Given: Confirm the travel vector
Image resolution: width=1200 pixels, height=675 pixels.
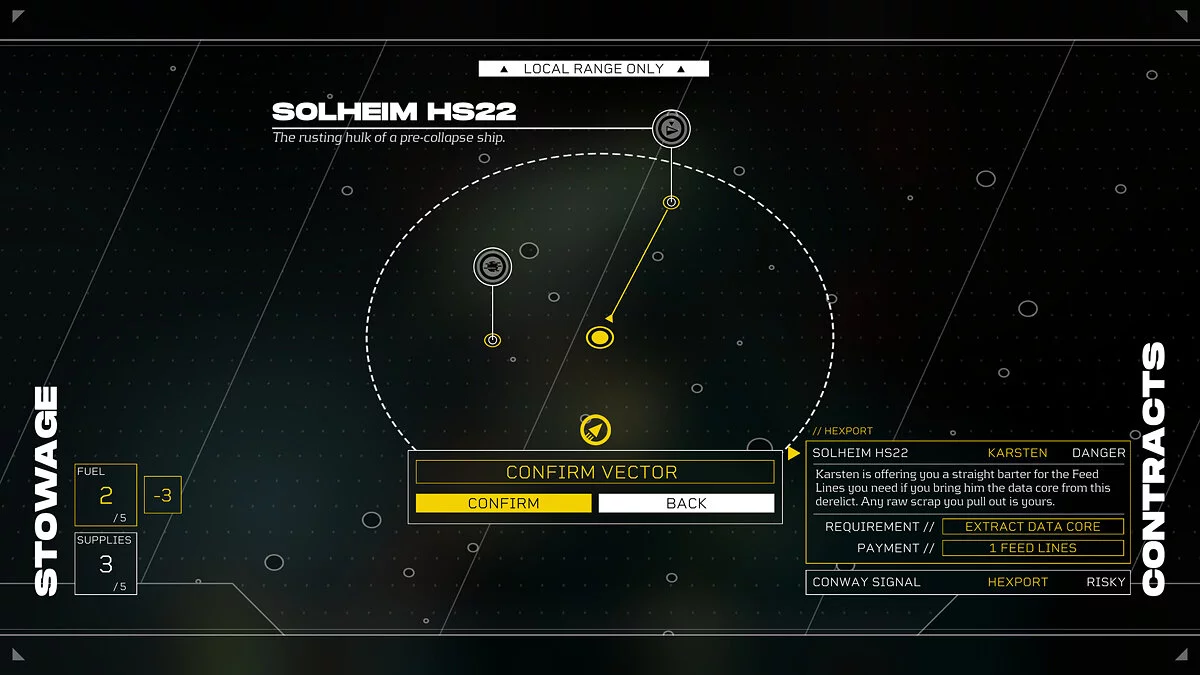Looking at the screenshot, I should [x=503, y=503].
